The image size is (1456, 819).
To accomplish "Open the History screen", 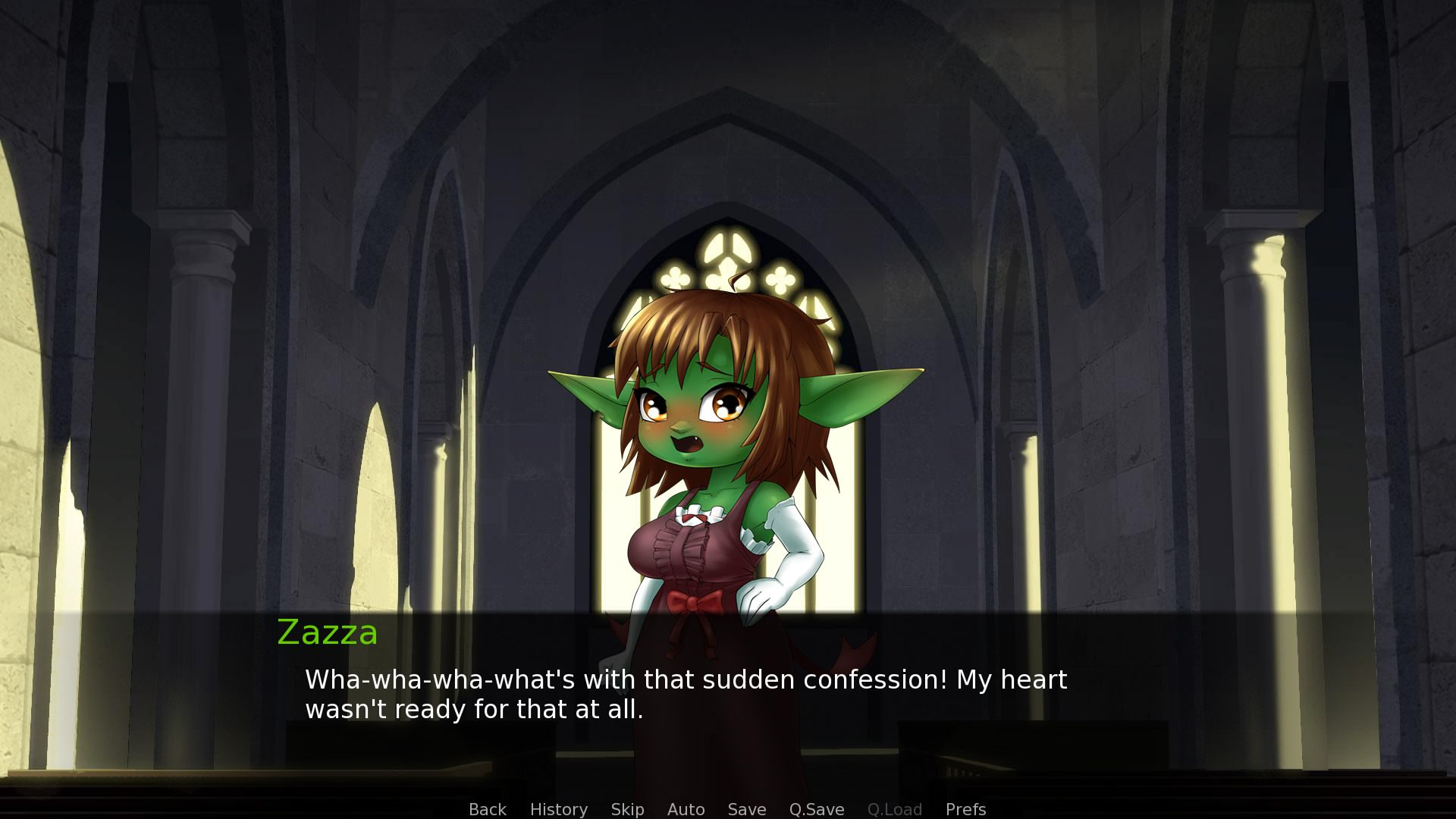I will tap(559, 809).
